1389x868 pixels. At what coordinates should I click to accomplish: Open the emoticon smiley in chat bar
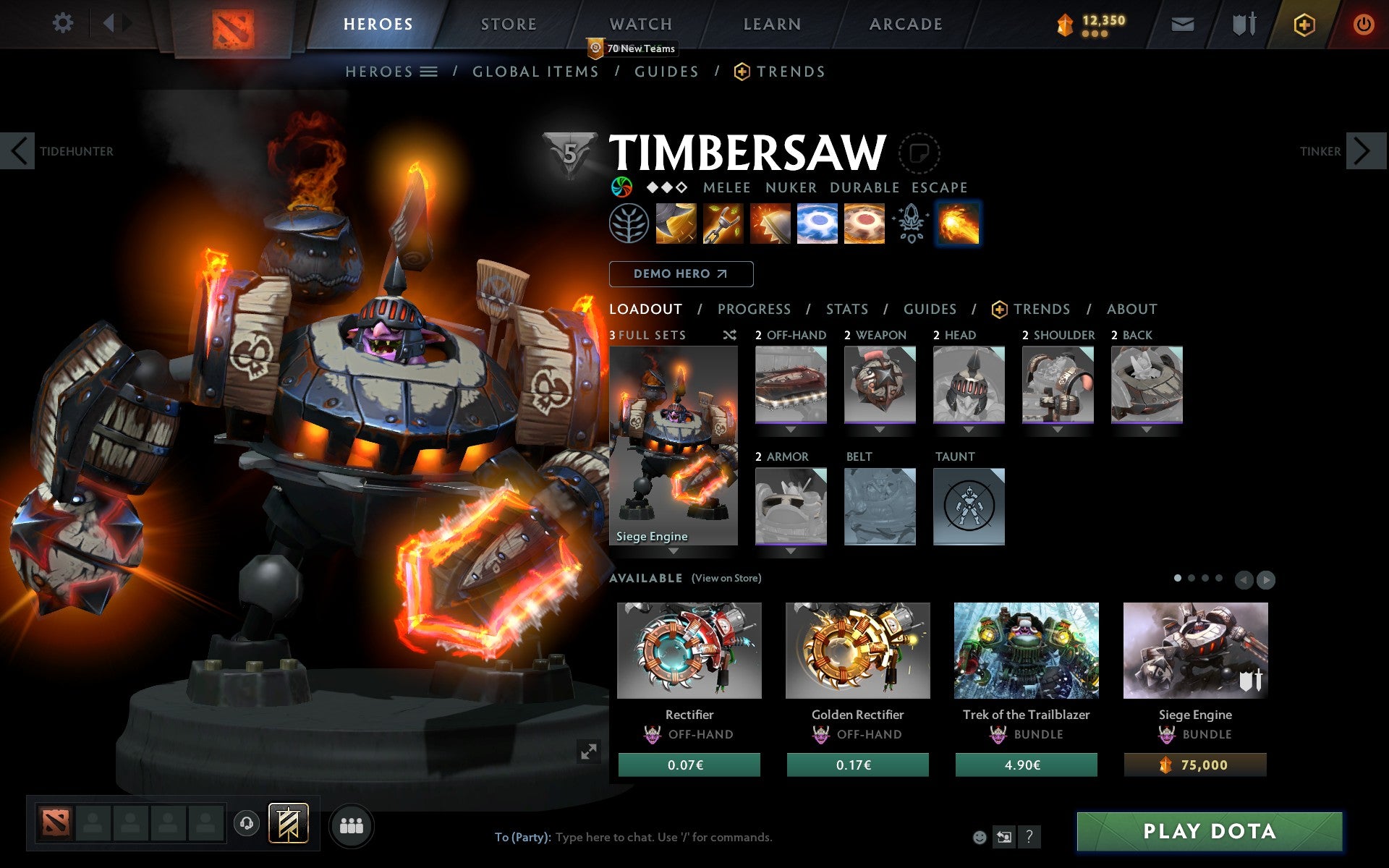point(980,837)
